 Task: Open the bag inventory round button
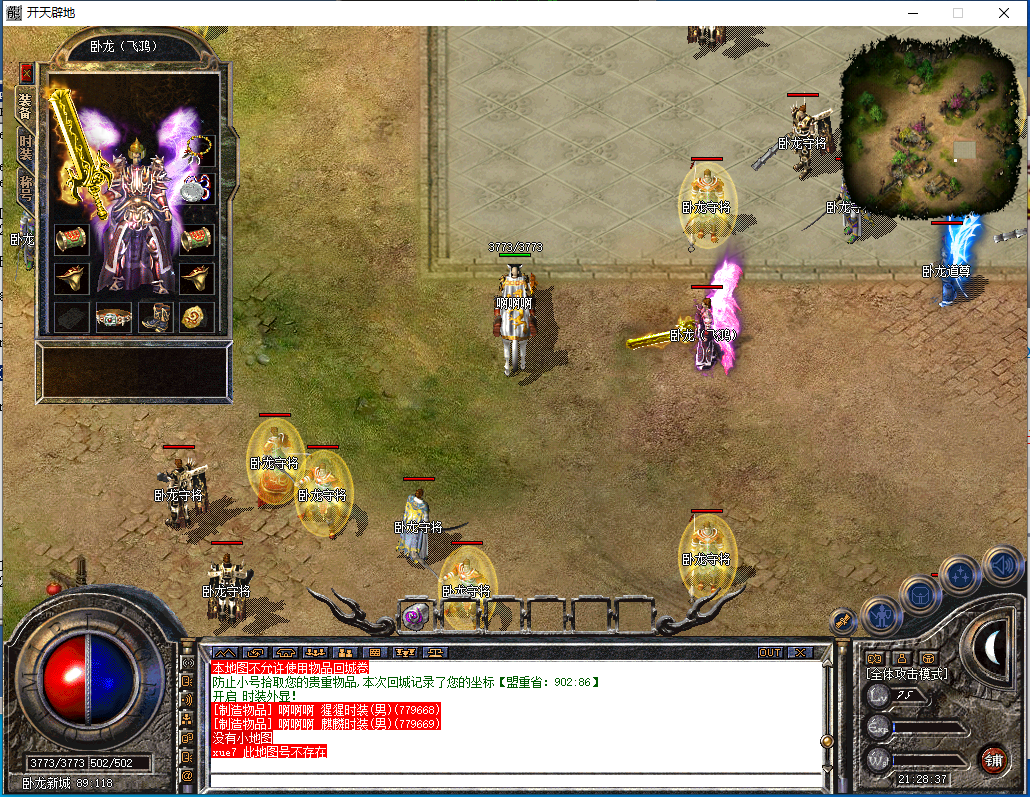(x=919, y=593)
